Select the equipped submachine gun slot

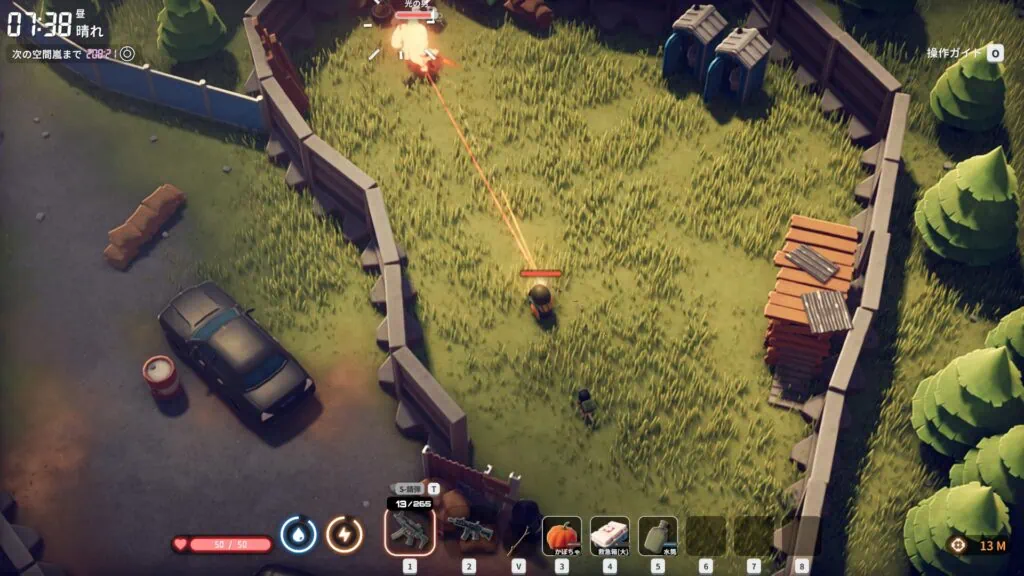pos(409,530)
